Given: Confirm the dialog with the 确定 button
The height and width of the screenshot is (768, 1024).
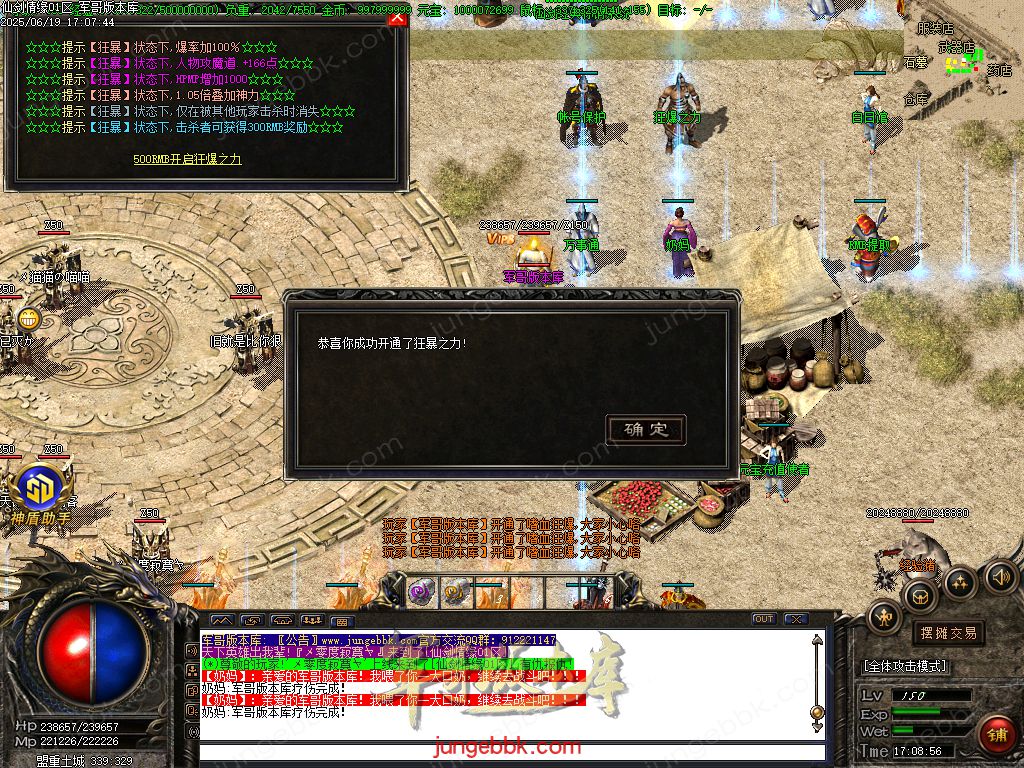Looking at the screenshot, I should coord(646,430).
